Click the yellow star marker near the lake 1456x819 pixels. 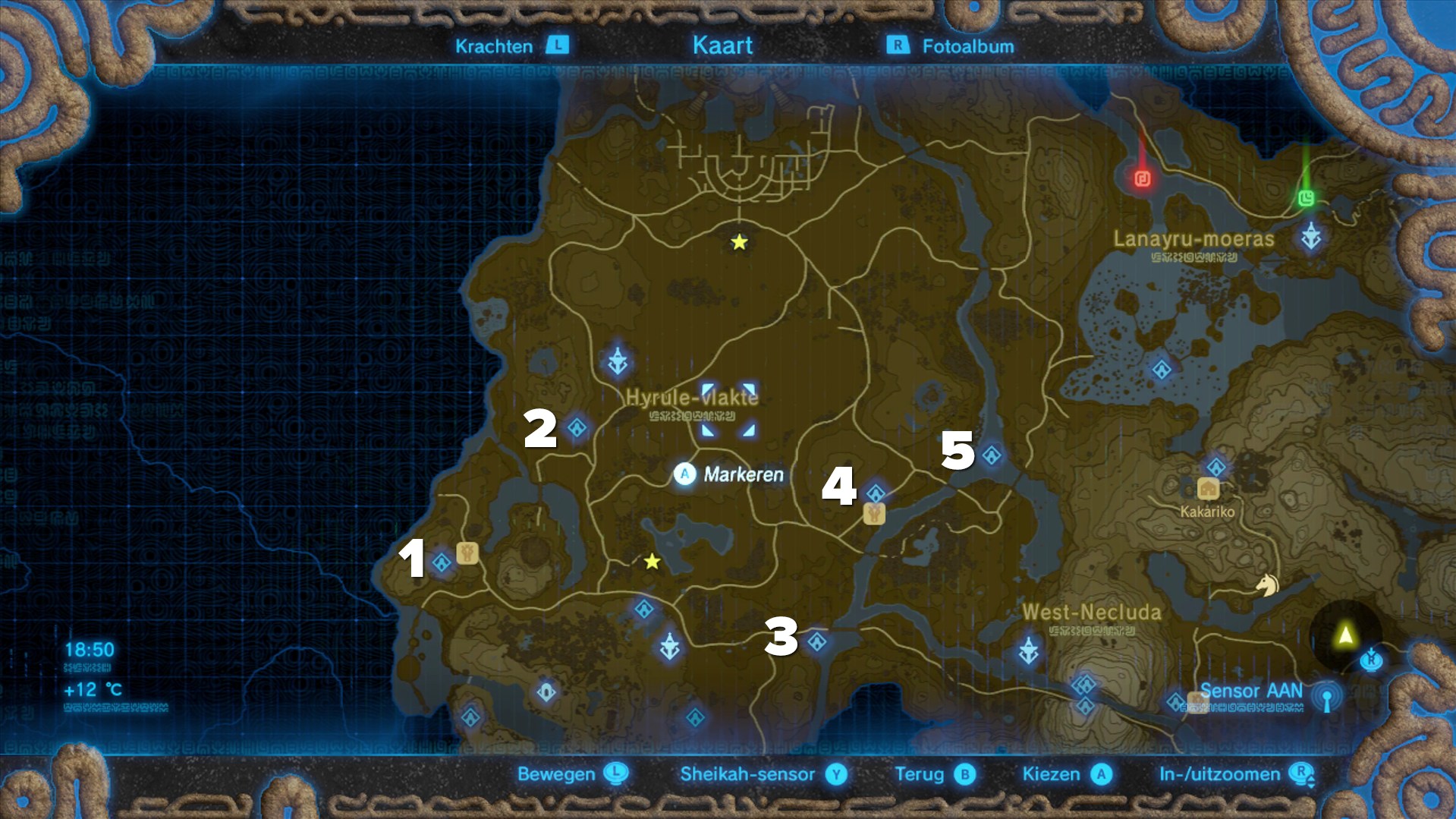651,563
